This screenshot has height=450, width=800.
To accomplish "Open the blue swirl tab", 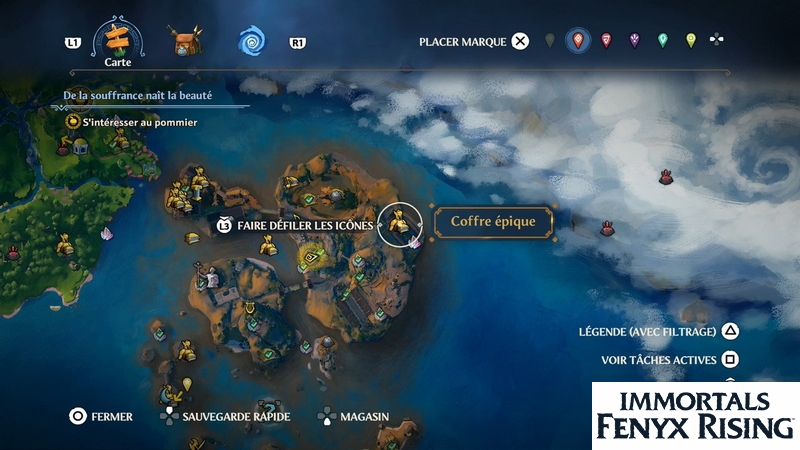I will [250, 42].
